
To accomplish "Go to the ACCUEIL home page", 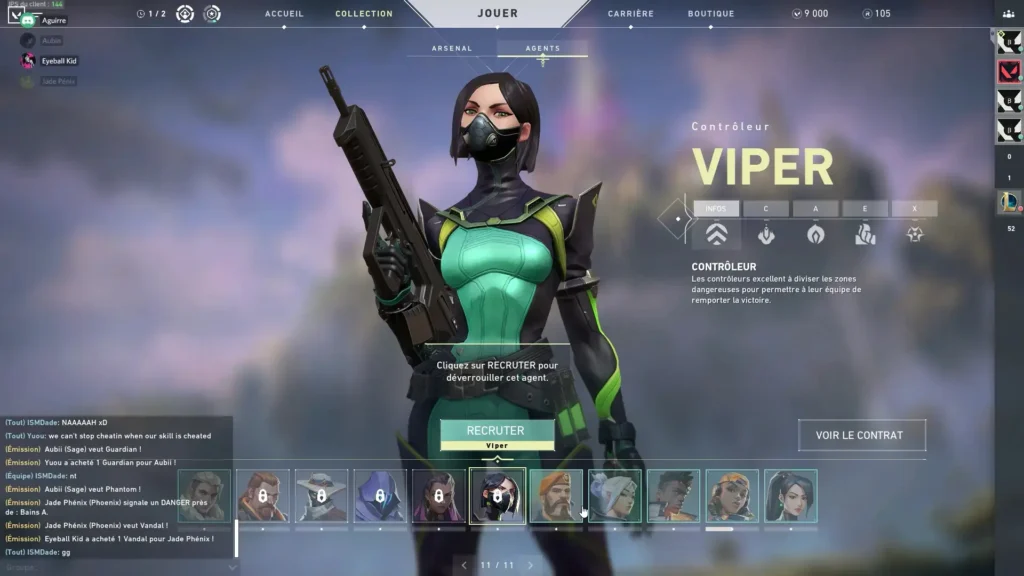I will pyautogui.click(x=284, y=14).
